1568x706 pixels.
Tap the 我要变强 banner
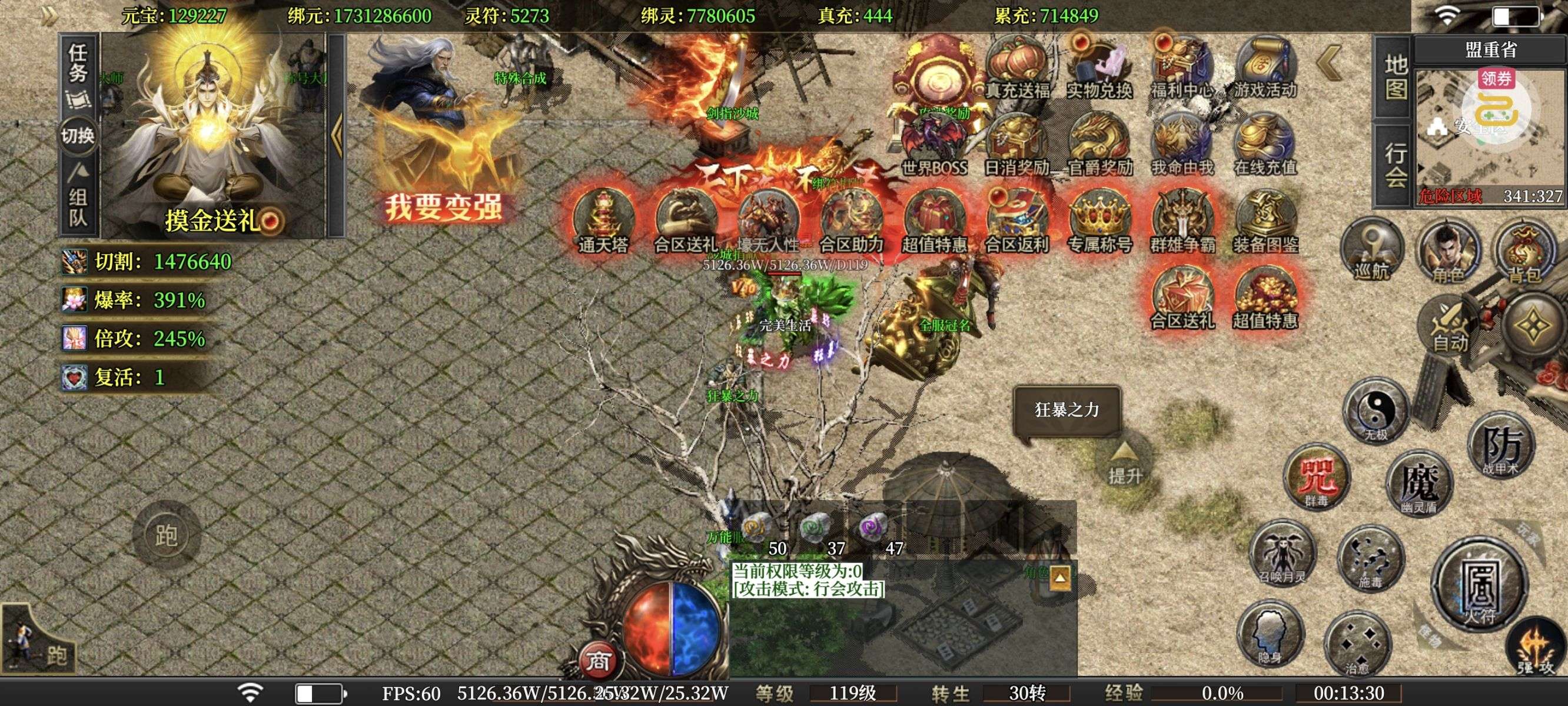(444, 207)
